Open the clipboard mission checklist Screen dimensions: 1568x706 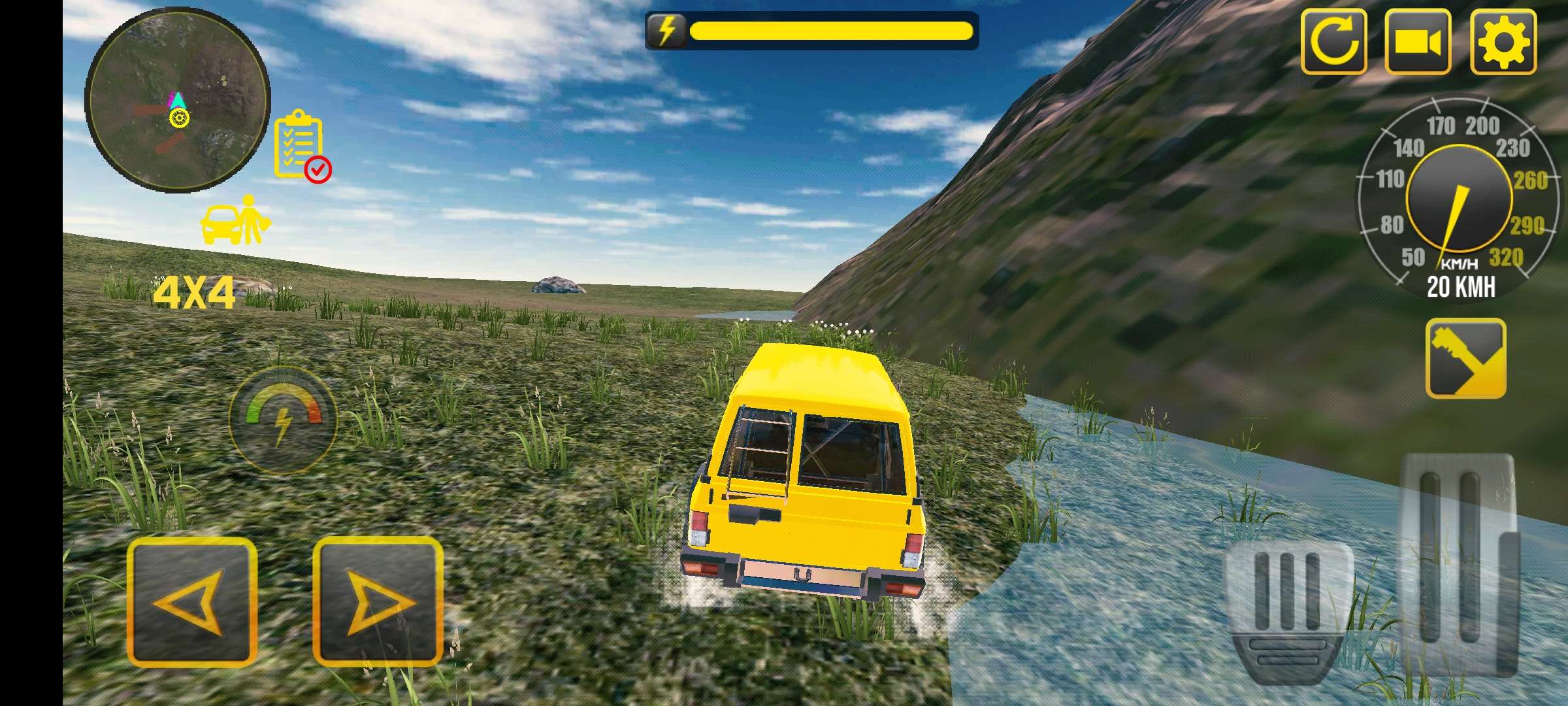[x=301, y=145]
